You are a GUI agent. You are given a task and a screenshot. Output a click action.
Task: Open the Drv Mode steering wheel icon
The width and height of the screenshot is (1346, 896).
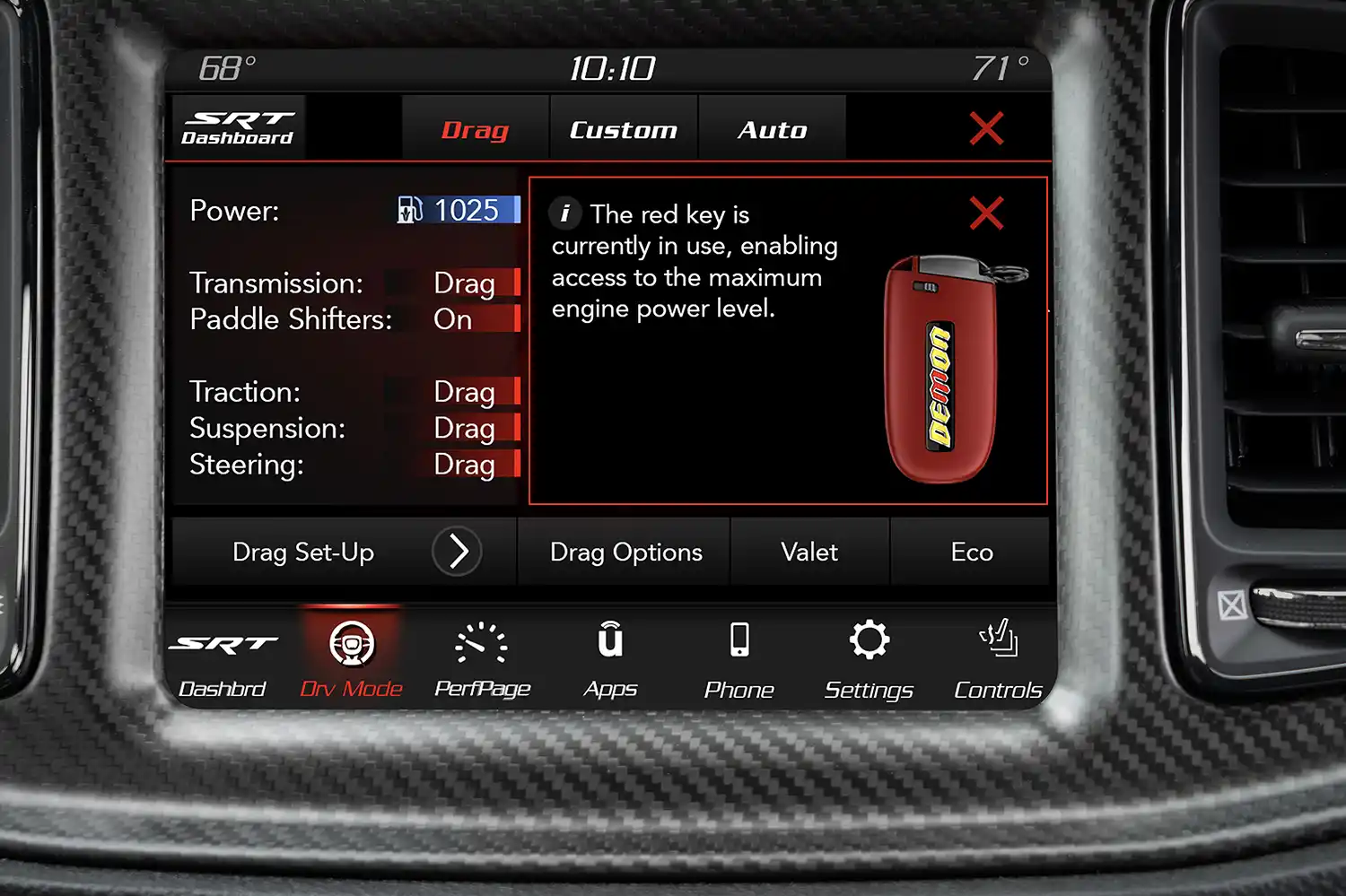(x=351, y=644)
